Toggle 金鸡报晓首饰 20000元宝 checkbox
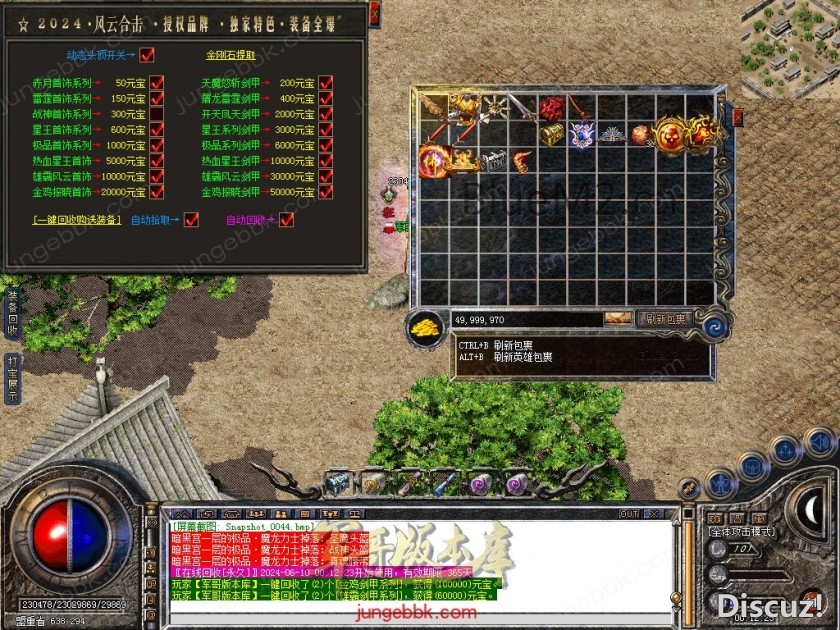 point(156,192)
